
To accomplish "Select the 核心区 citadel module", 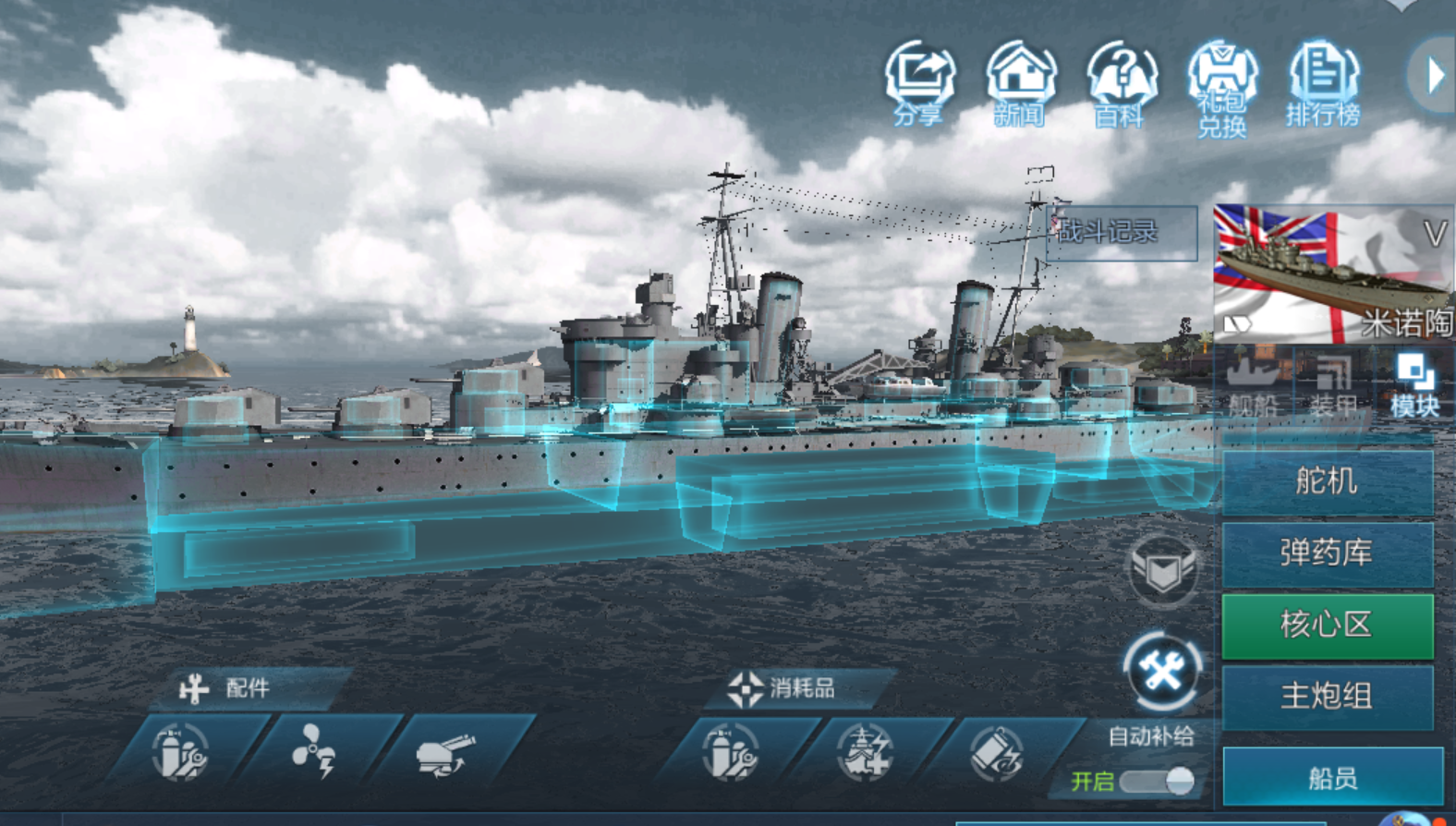I will (1327, 626).
